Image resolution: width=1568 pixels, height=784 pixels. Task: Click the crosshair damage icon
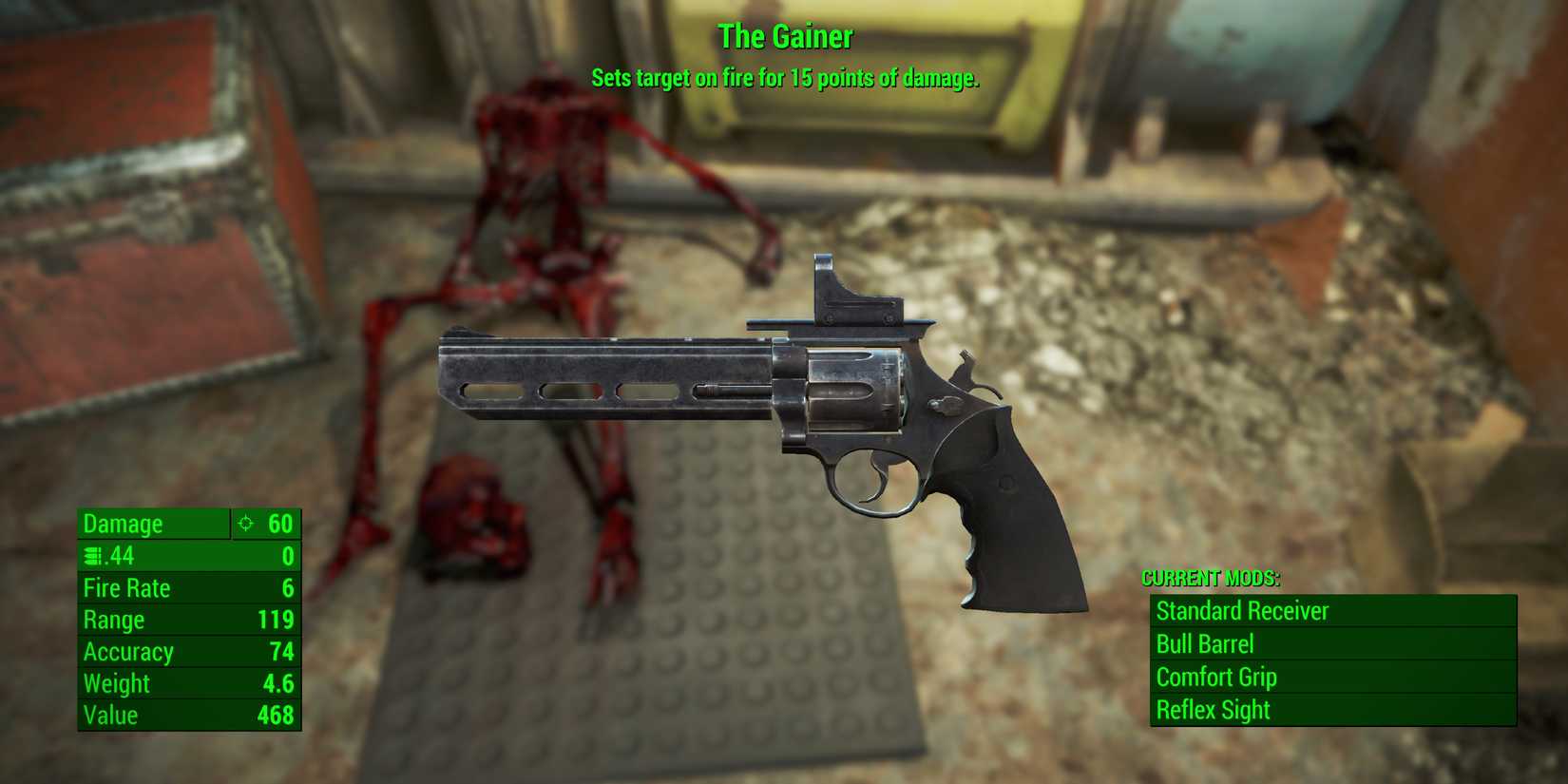[x=246, y=524]
